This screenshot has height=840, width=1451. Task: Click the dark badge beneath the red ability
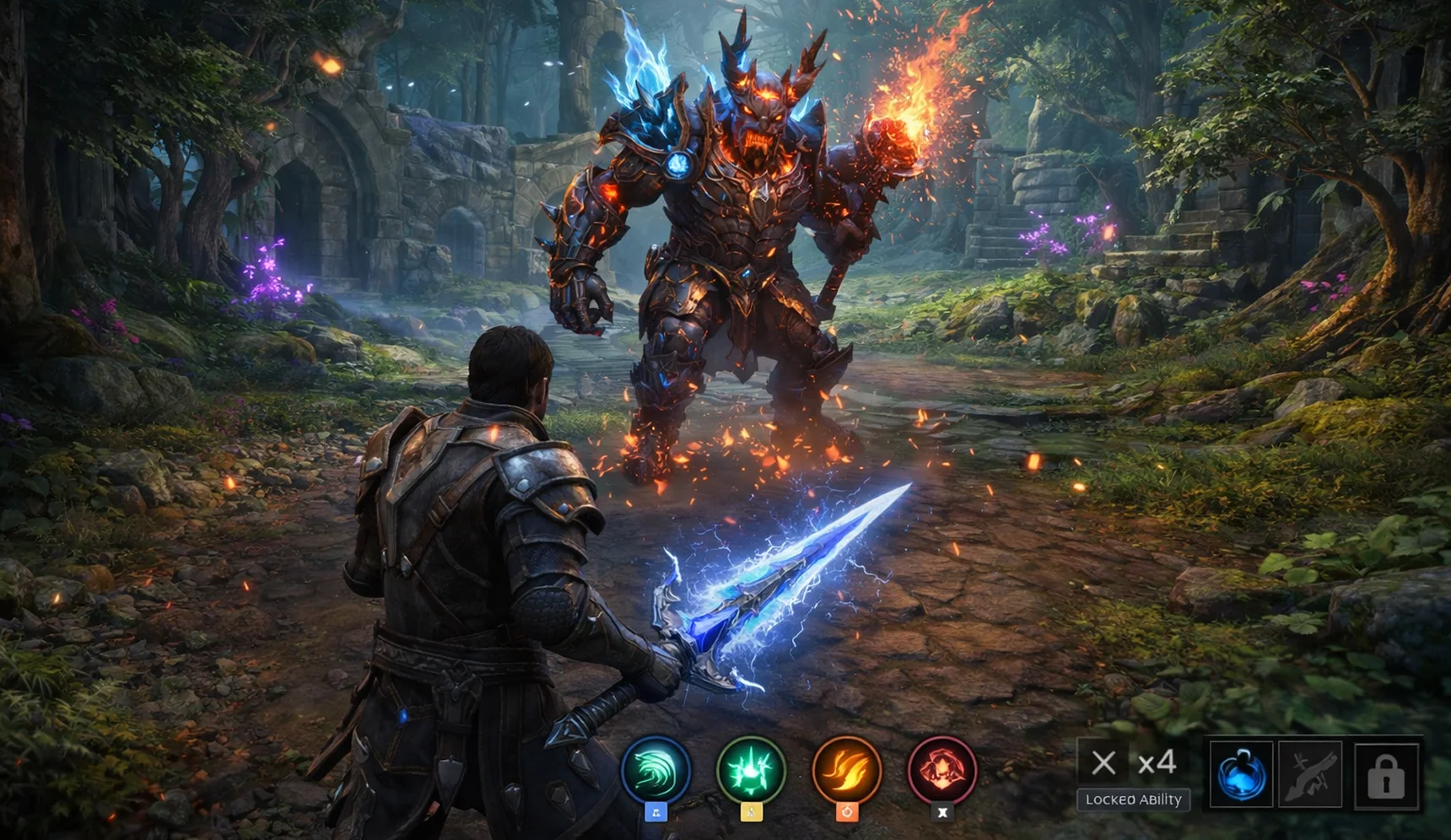944,810
